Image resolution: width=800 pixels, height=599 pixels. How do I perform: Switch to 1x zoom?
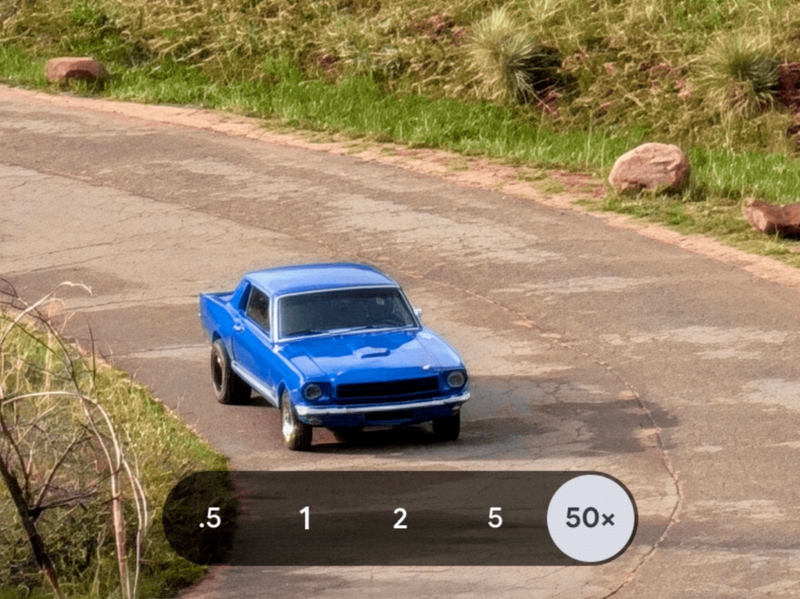[305, 518]
